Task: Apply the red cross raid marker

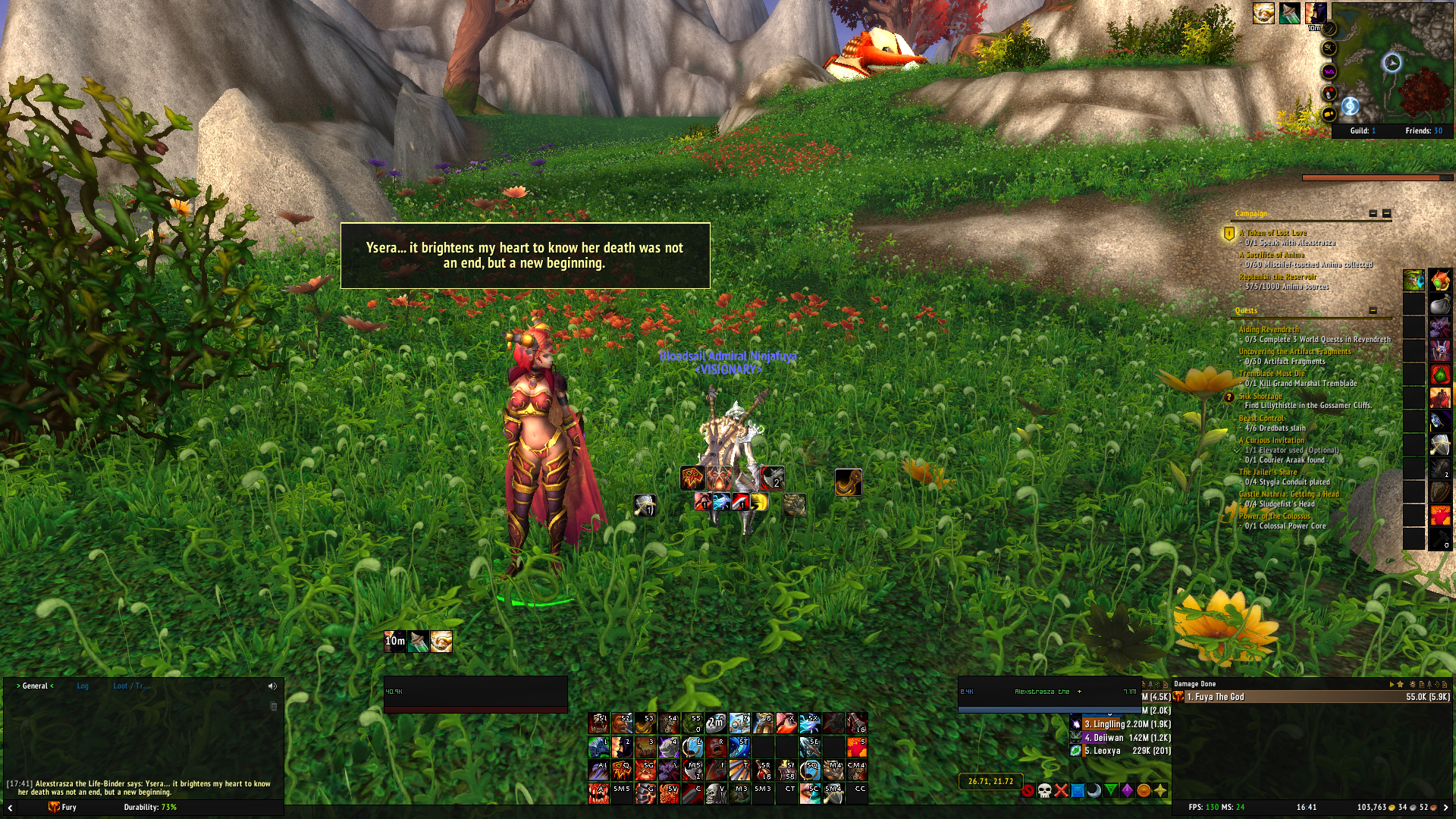Action: (x=1061, y=791)
